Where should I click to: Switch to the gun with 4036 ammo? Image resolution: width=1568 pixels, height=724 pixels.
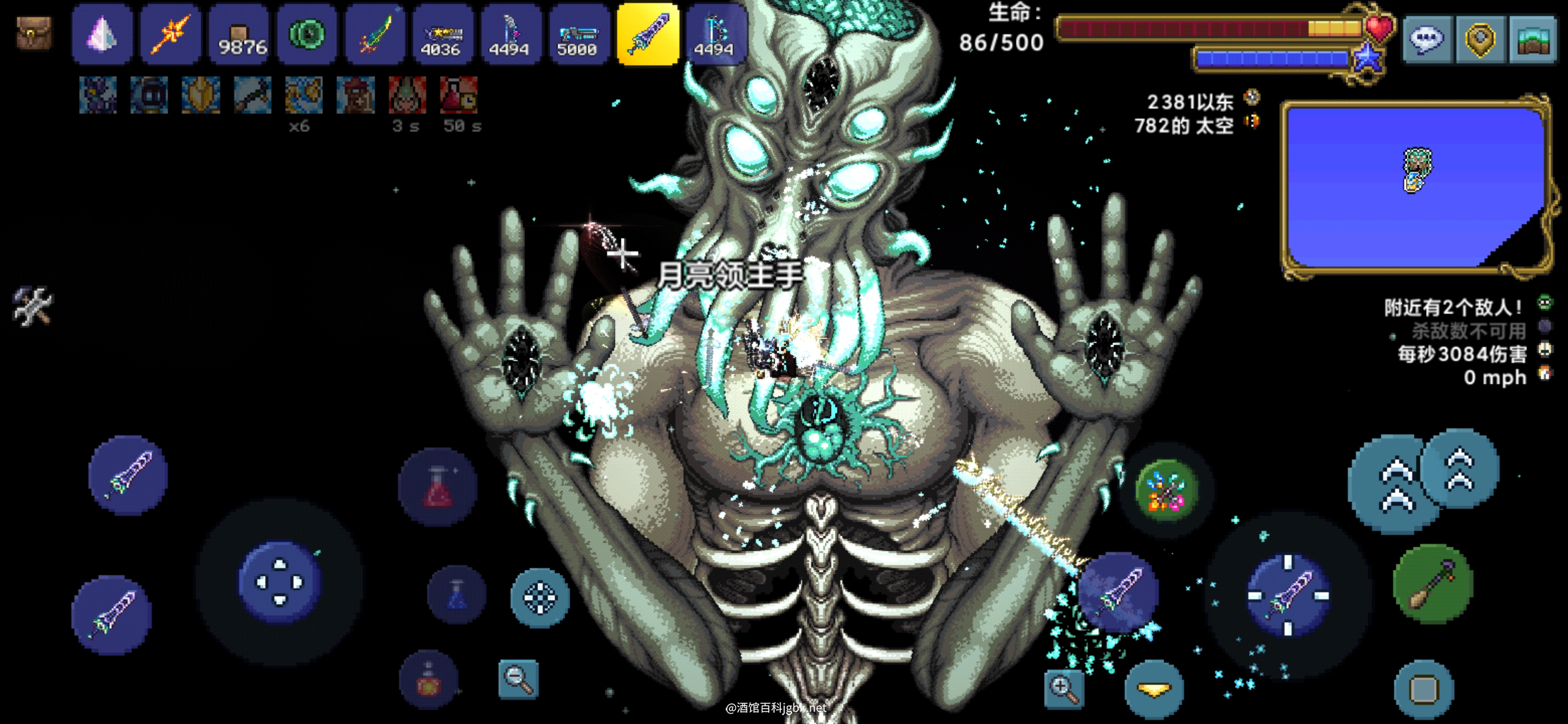(x=441, y=34)
